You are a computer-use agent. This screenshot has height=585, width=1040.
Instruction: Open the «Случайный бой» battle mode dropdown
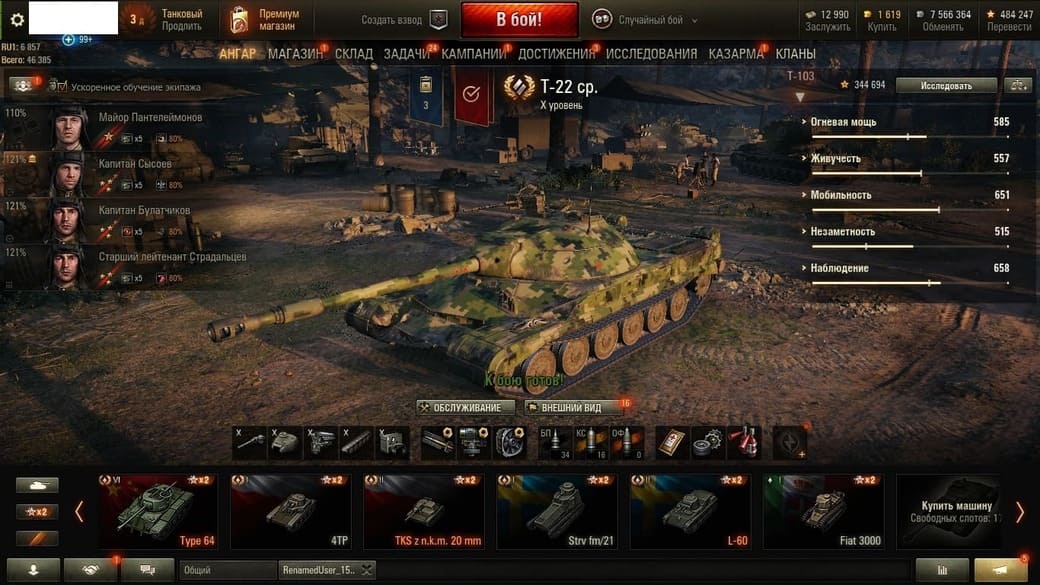point(645,20)
